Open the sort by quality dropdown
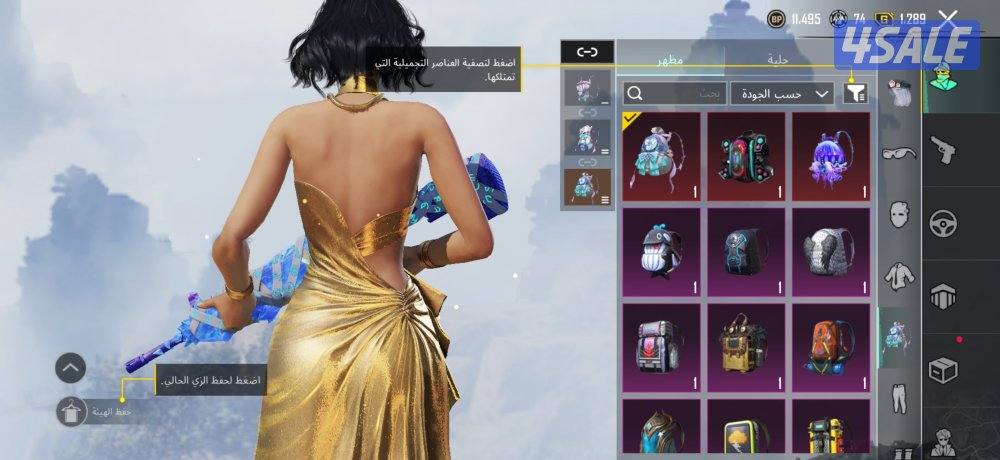The width and height of the screenshot is (1000, 460). pyautogui.click(x=782, y=94)
